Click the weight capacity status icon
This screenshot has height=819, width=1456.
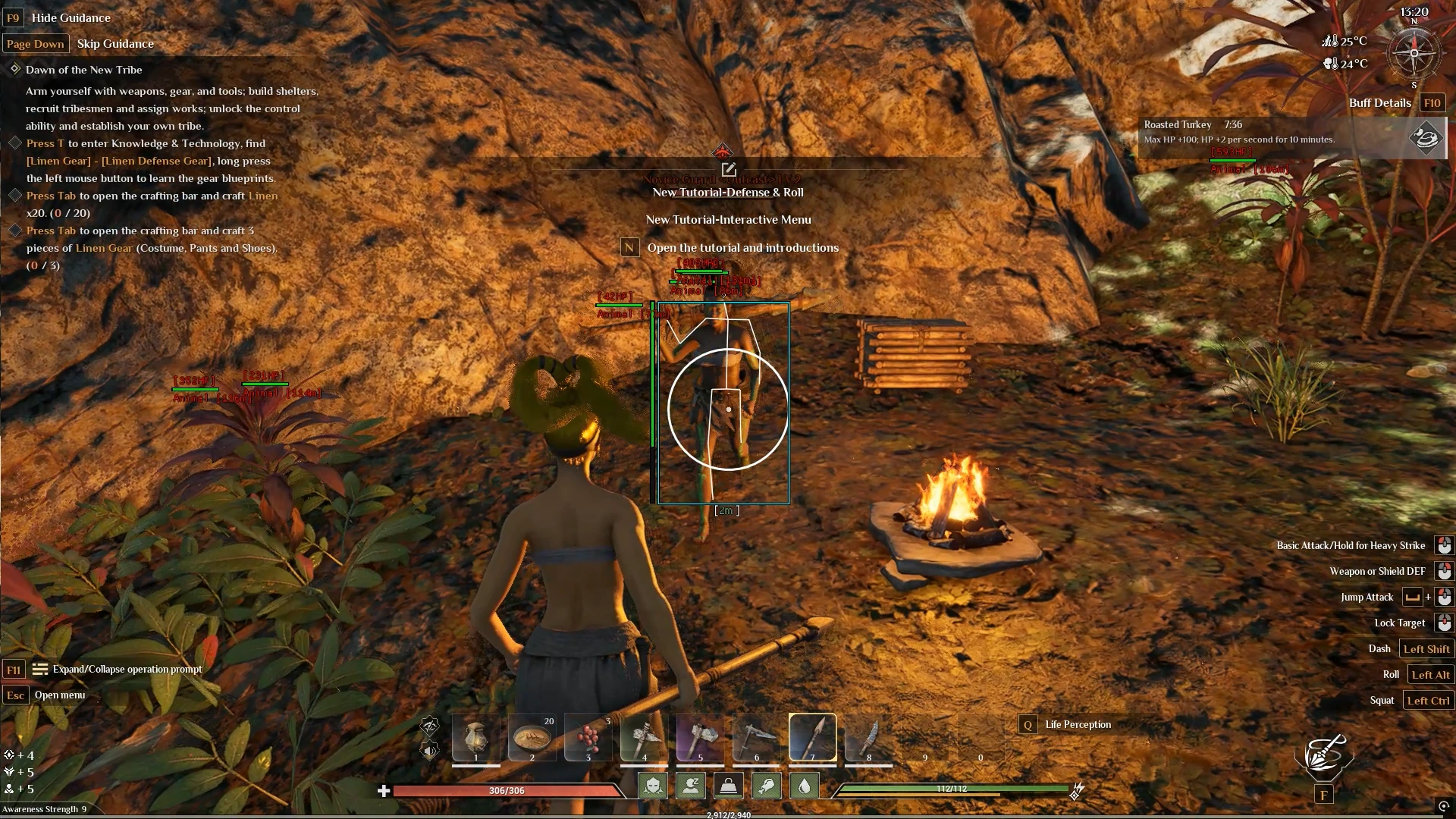click(730, 786)
